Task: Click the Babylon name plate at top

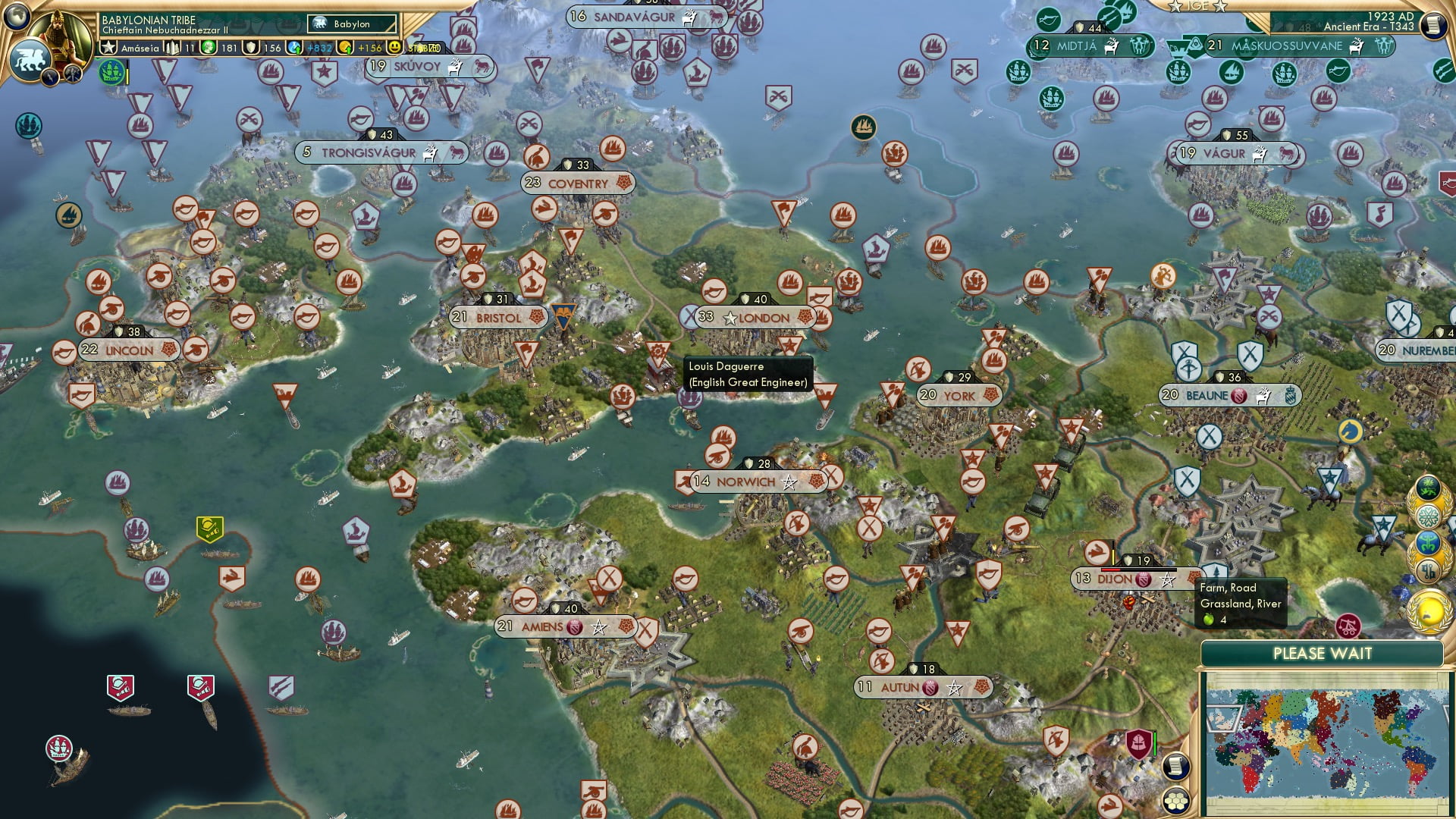Action: click(x=352, y=24)
